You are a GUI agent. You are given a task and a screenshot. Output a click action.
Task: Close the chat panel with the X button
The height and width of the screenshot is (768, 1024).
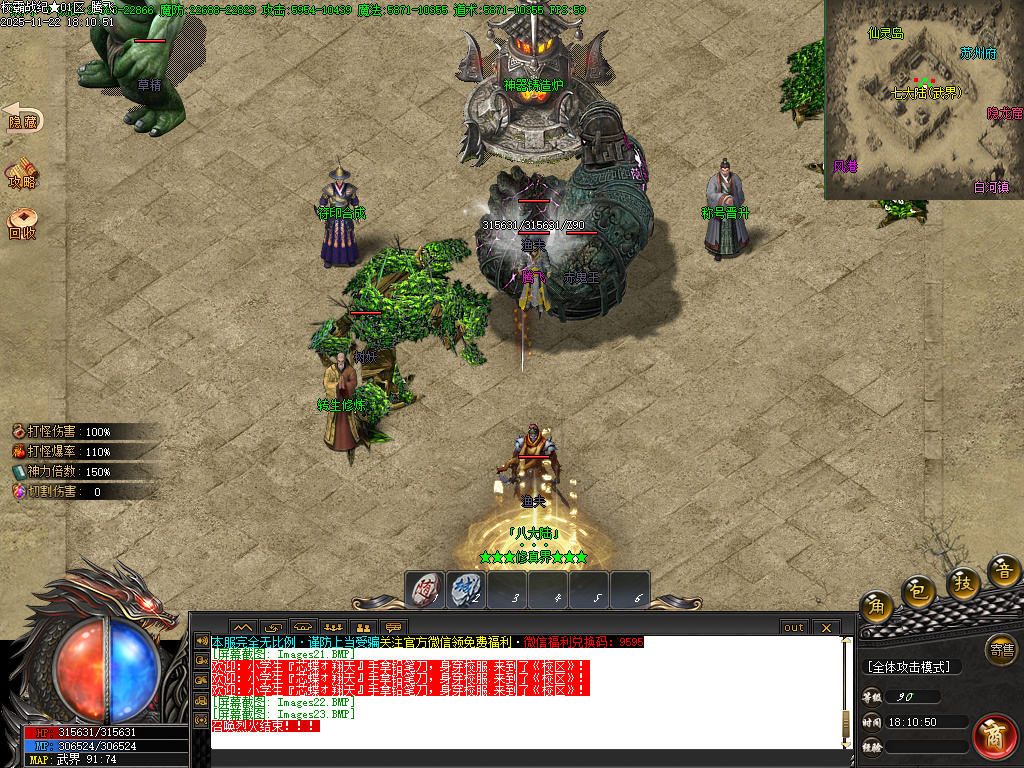pos(825,627)
